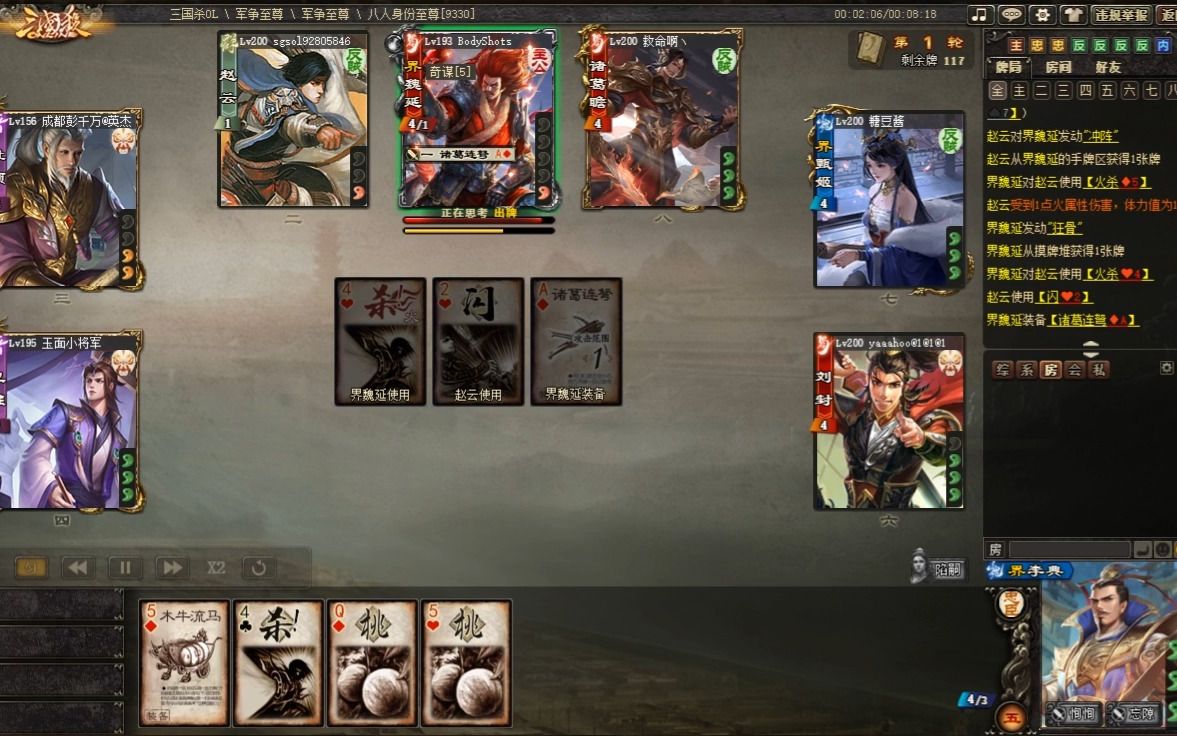This screenshot has height=736, width=1177.
Task: Rewind the replay
Action: point(79,568)
